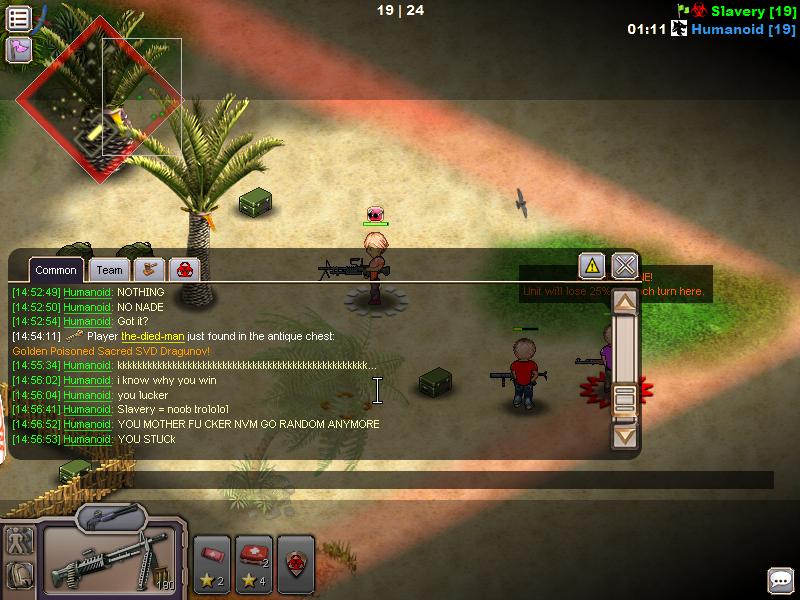800x600 pixels.
Task: Click the pink flag button
Action: point(18,49)
